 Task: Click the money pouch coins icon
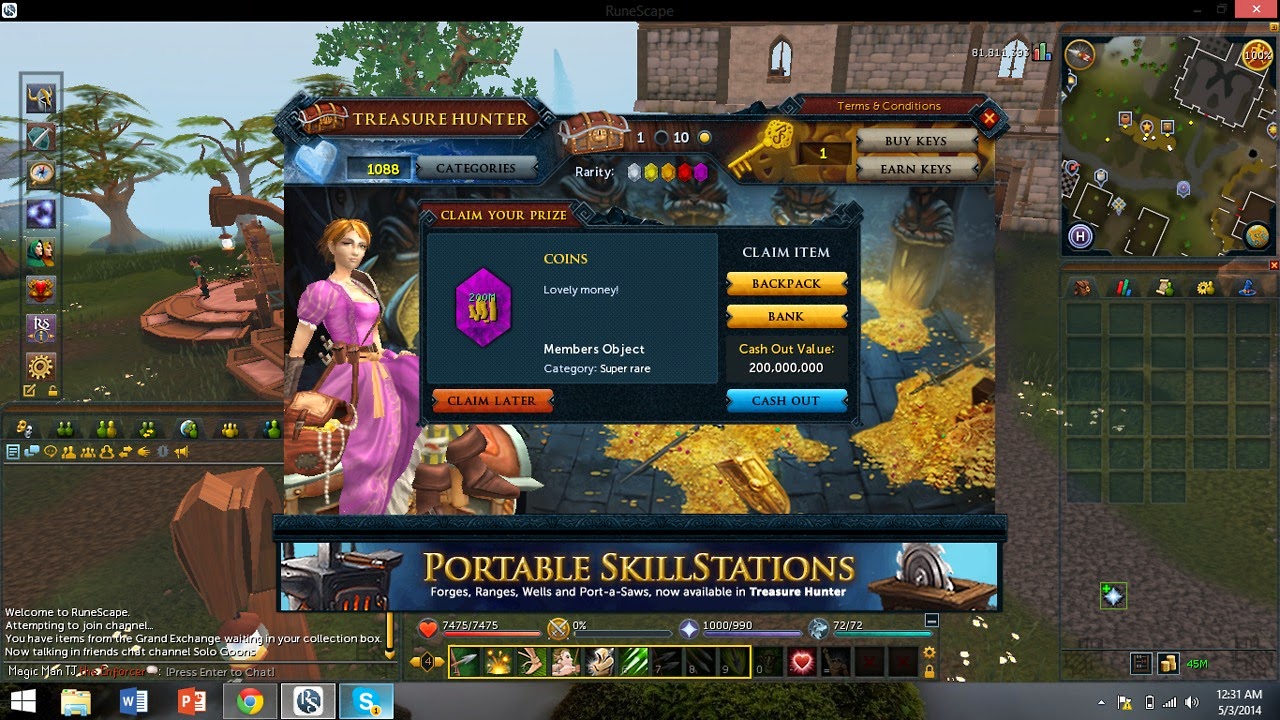[x=1169, y=663]
